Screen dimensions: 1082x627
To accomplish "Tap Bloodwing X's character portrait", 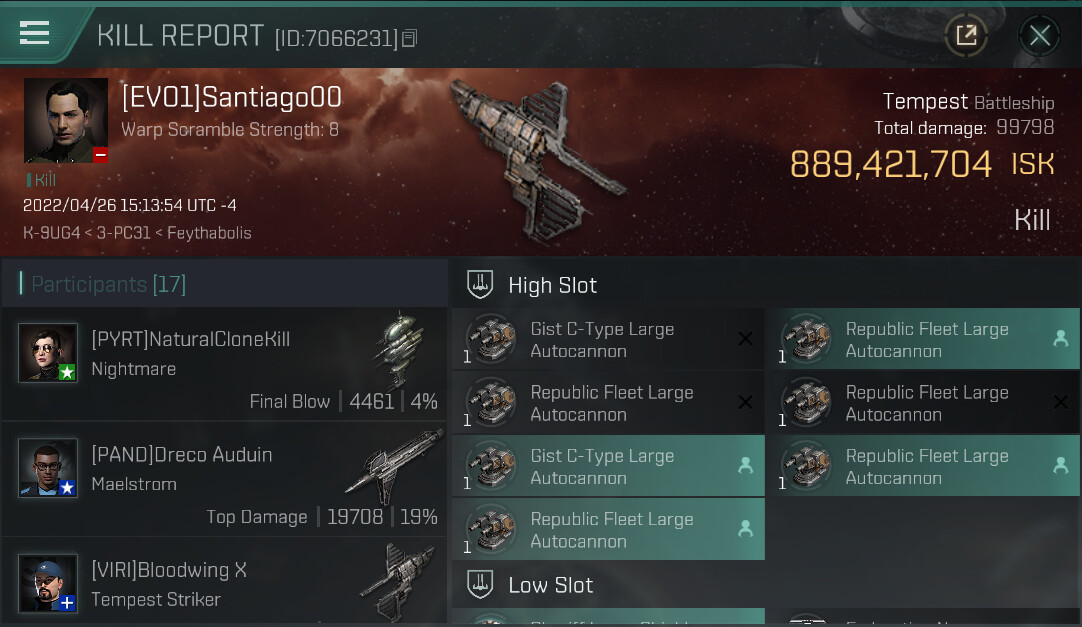I will coord(48,583).
